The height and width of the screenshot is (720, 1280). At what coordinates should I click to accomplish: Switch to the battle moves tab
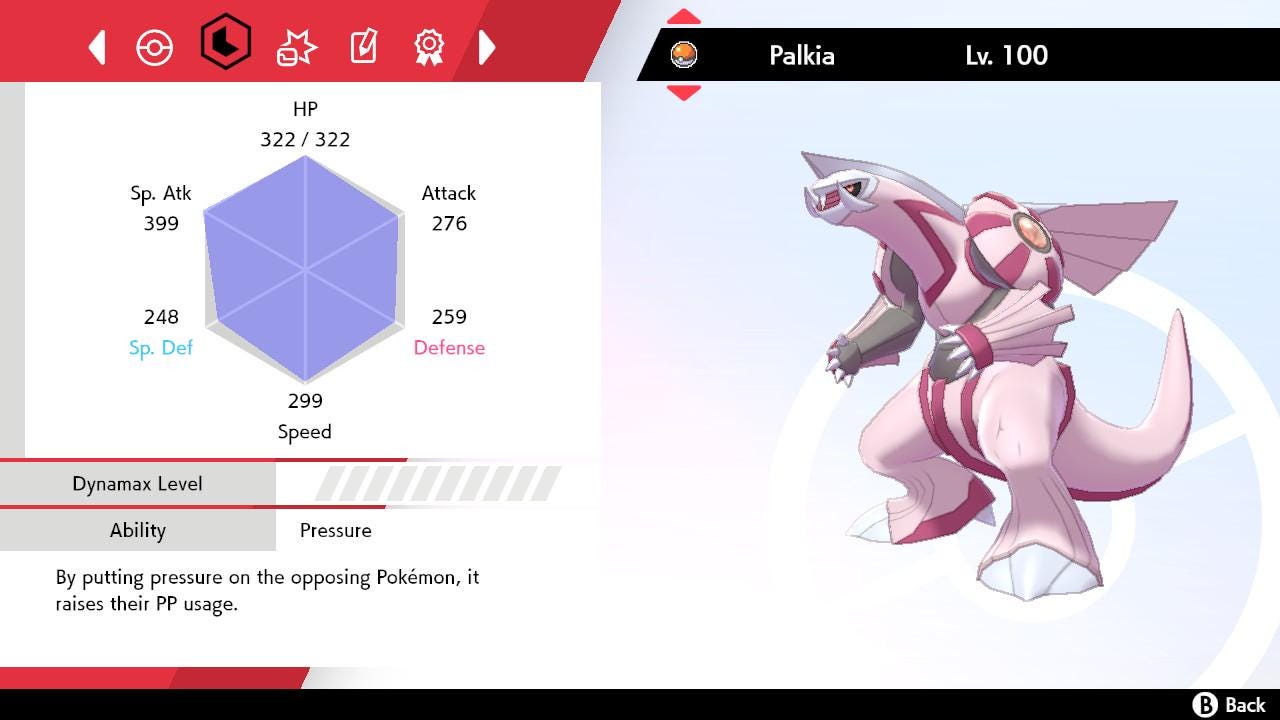[x=296, y=47]
